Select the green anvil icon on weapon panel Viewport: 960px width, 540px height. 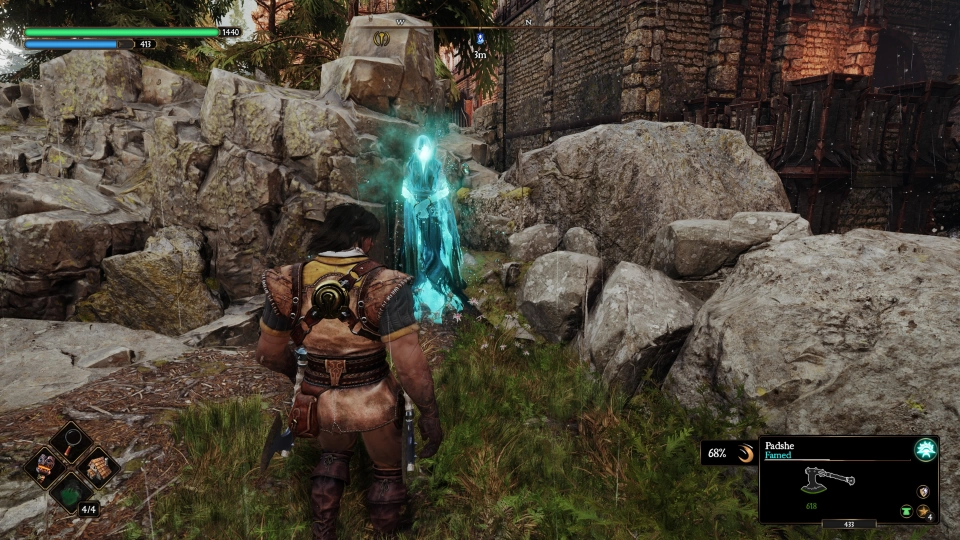coord(906,510)
